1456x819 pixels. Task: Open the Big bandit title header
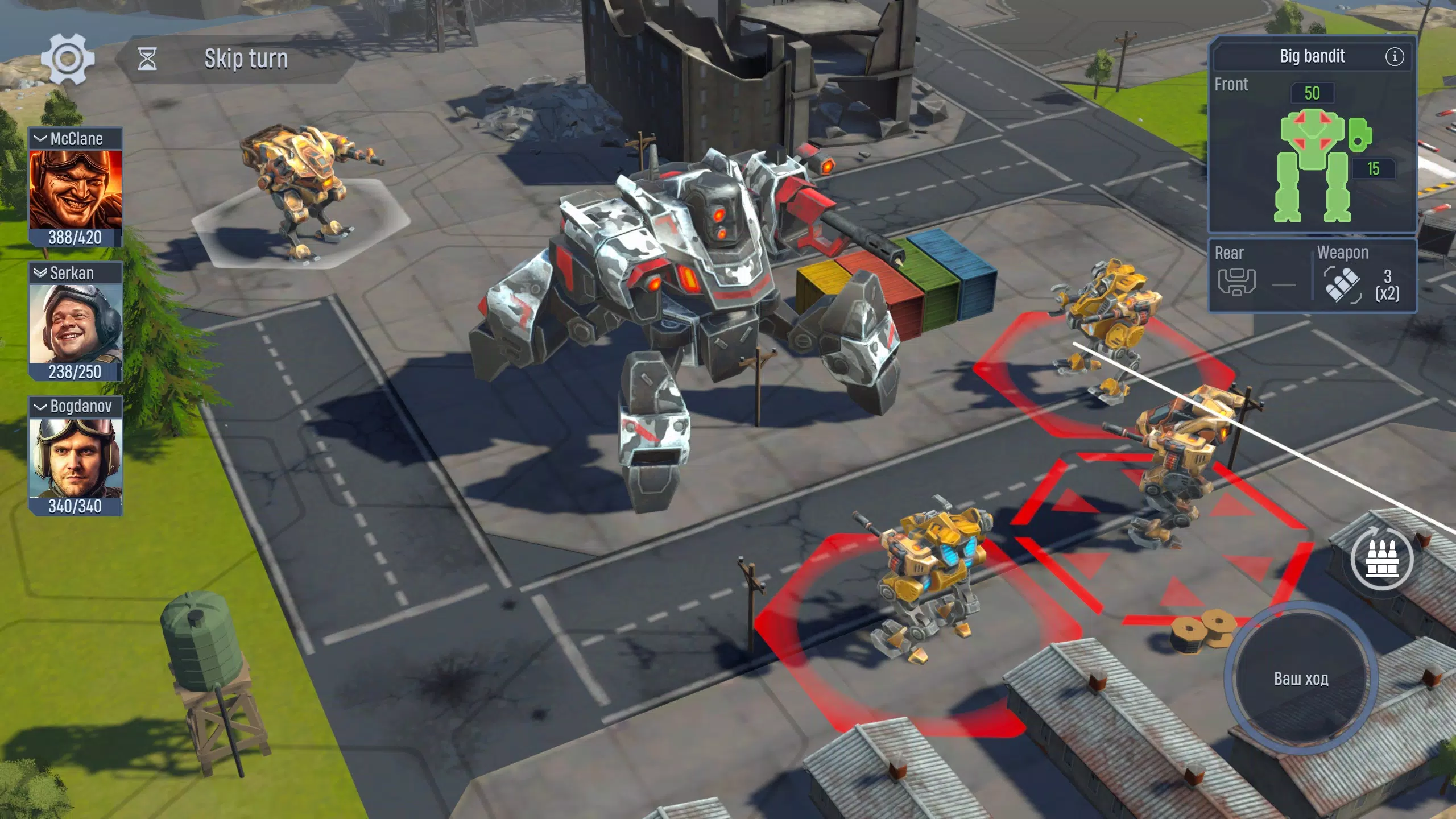[x=1312, y=56]
